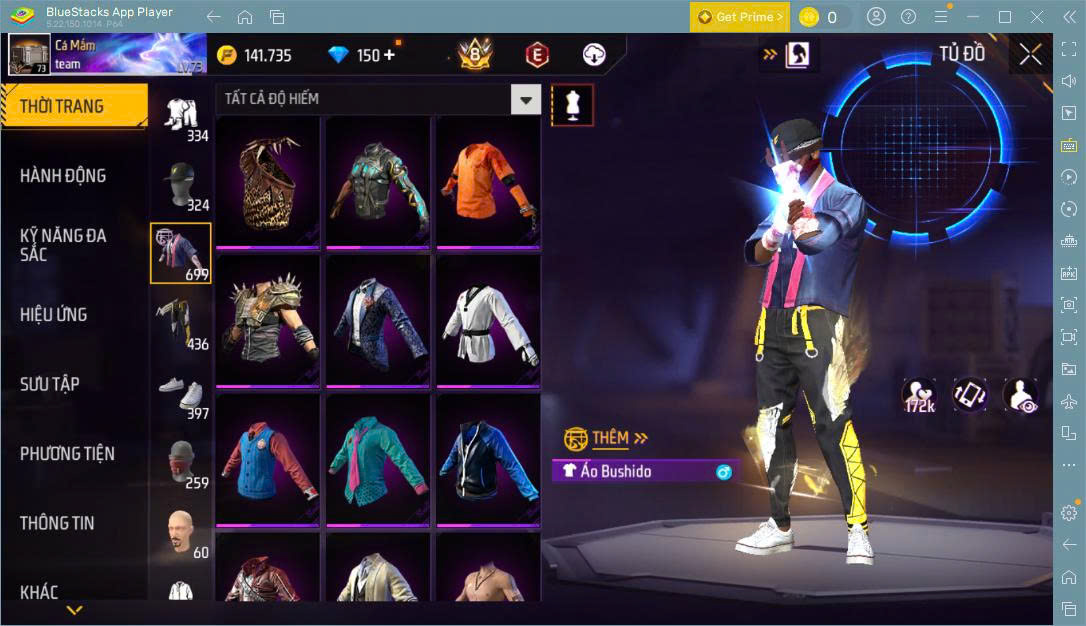The width and height of the screenshot is (1086, 626).
Task: Close the TỦ ĐỒ wardrobe screen
Action: (x=1030, y=55)
